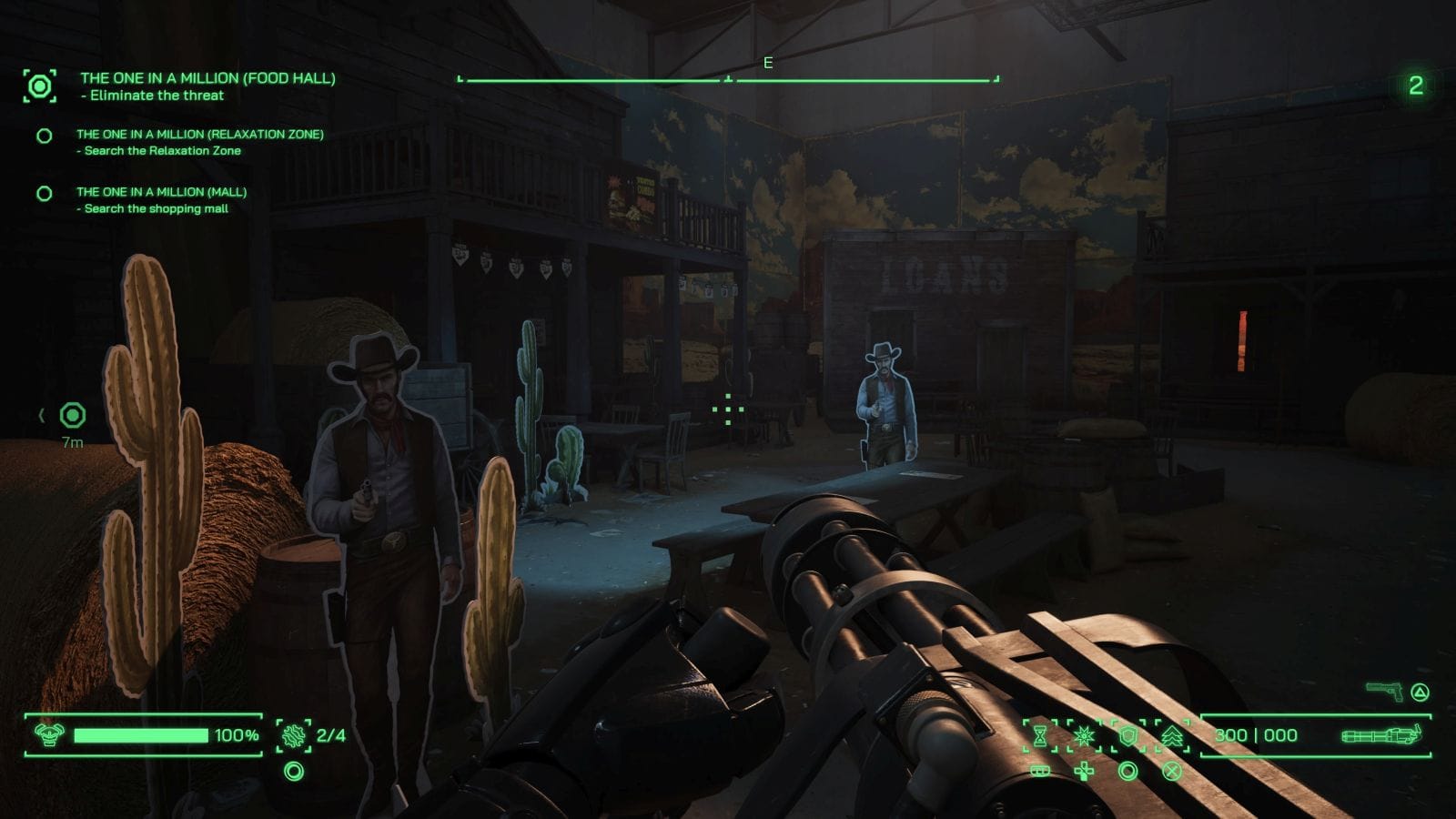Activate the starburst explosion ability
Image resolution: width=1456 pixels, height=819 pixels.
(1083, 735)
